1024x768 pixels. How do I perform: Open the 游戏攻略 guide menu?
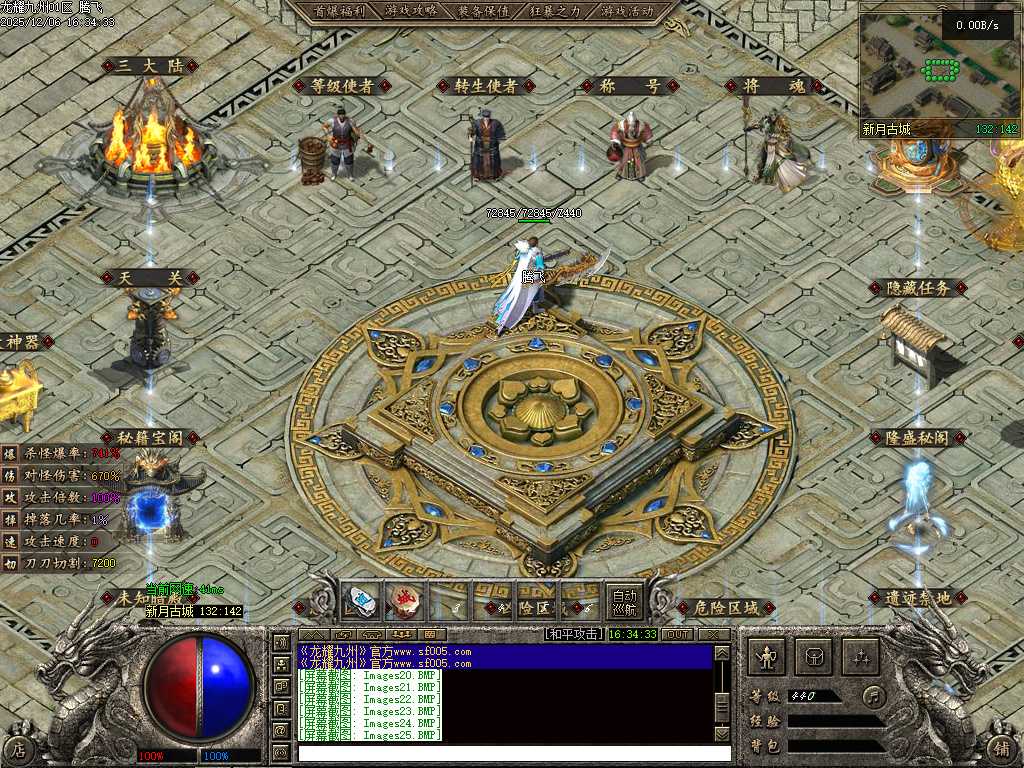411,11
